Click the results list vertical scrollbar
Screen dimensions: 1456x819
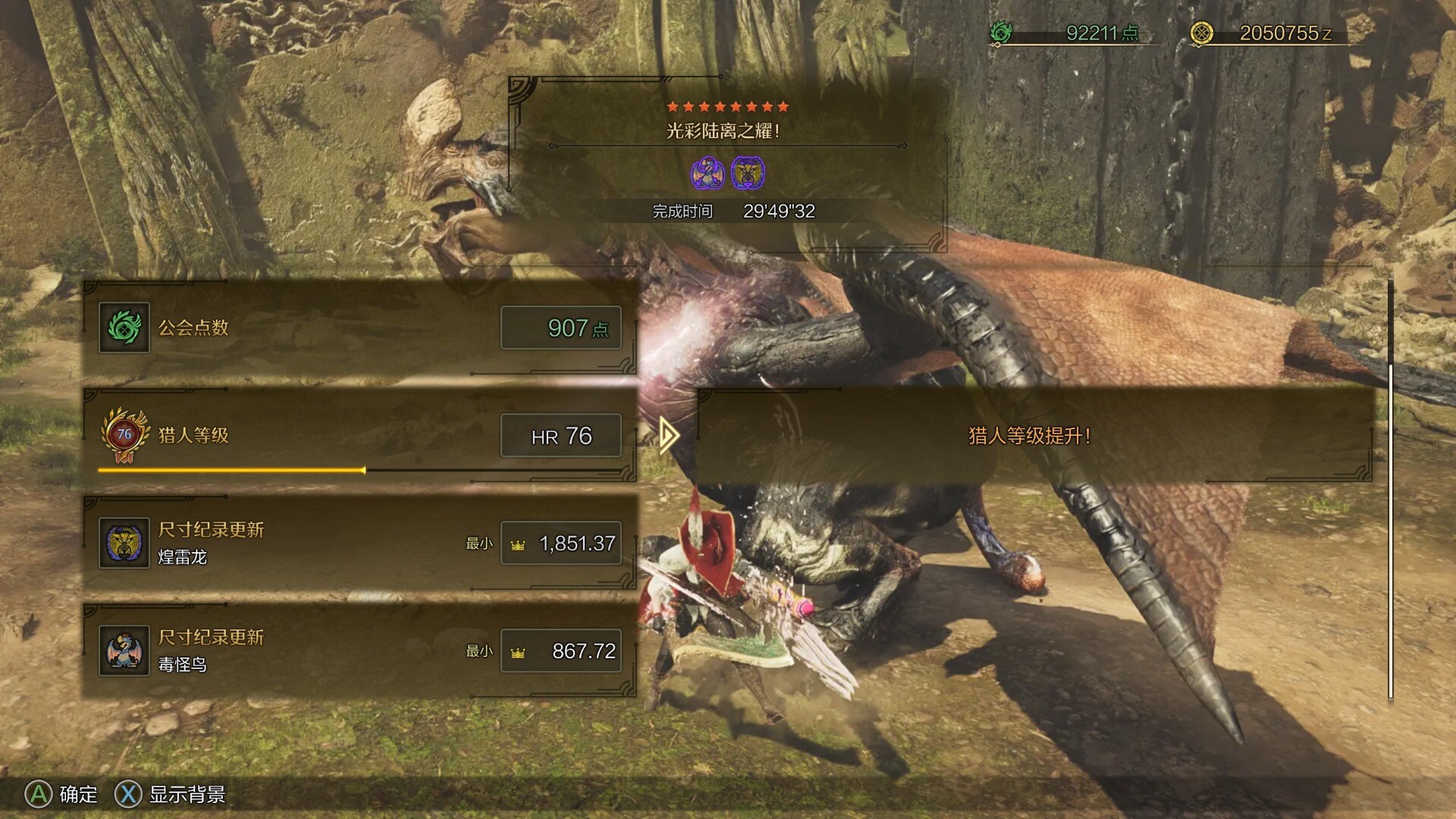1390,531
